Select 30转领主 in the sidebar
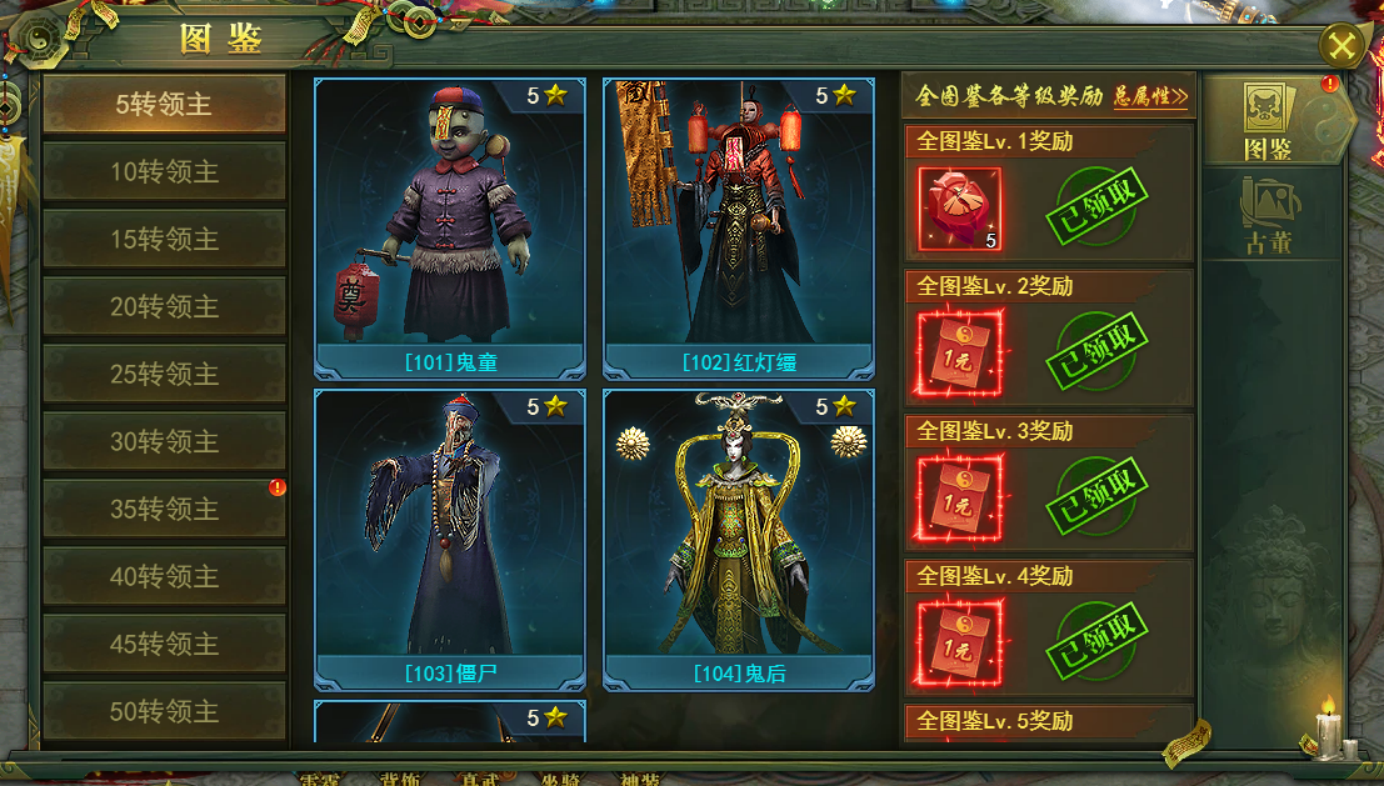The image size is (1384, 787). pyautogui.click(x=164, y=442)
